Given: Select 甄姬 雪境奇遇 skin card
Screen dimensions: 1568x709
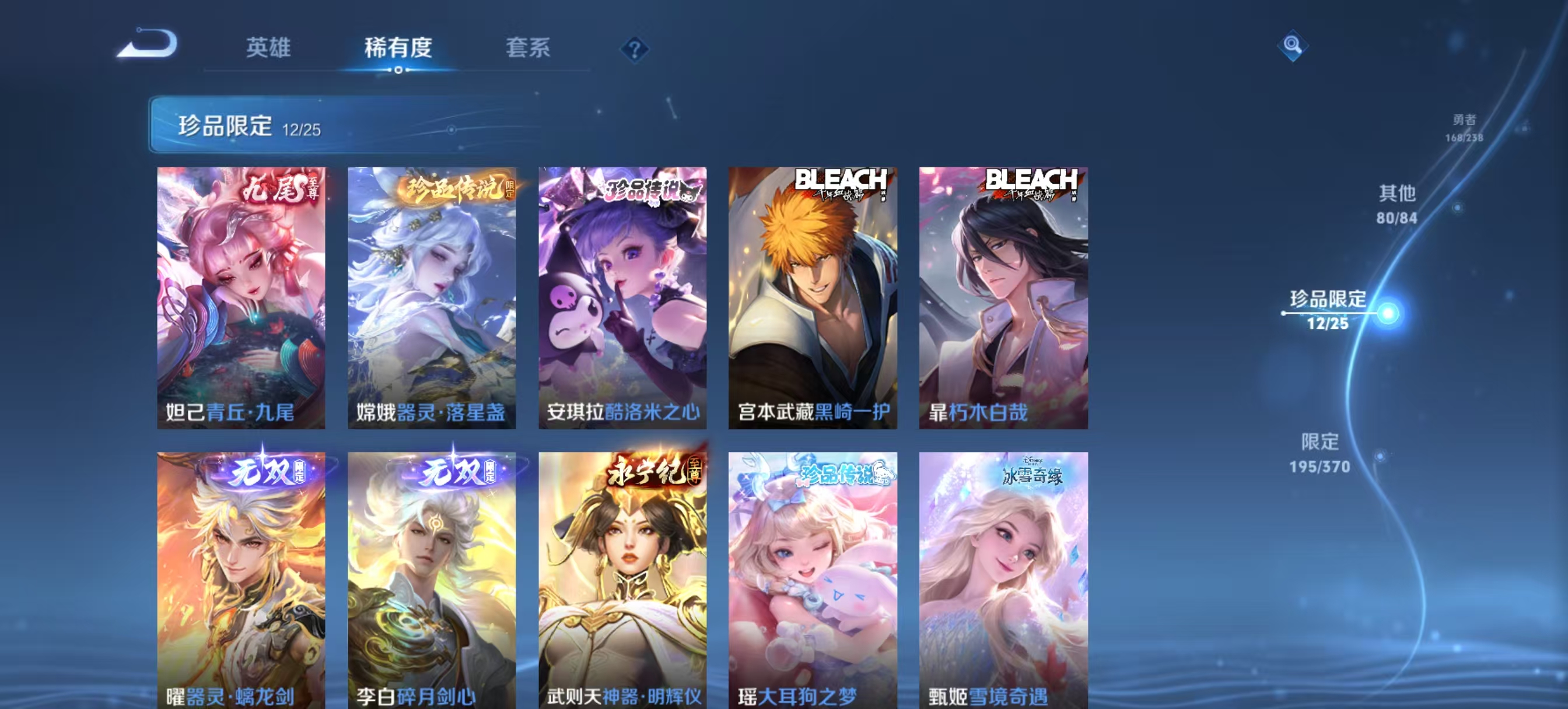Looking at the screenshot, I should click(1003, 580).
